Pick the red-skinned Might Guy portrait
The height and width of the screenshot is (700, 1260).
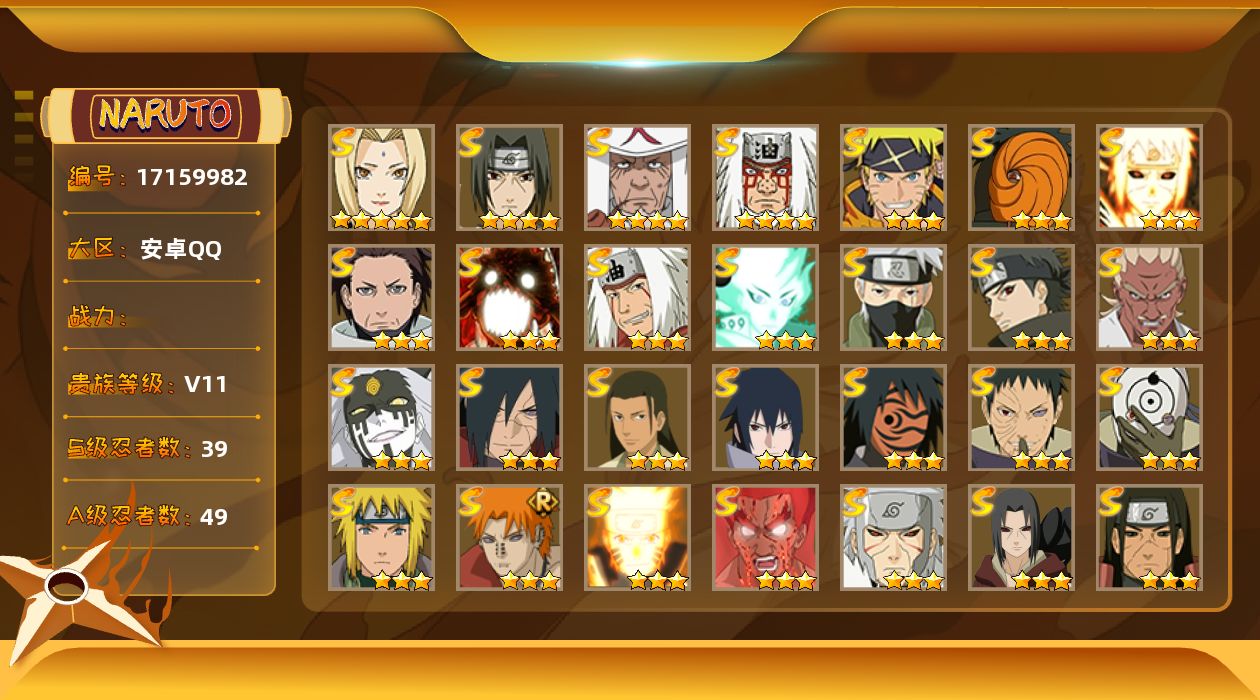click(765, 537)
